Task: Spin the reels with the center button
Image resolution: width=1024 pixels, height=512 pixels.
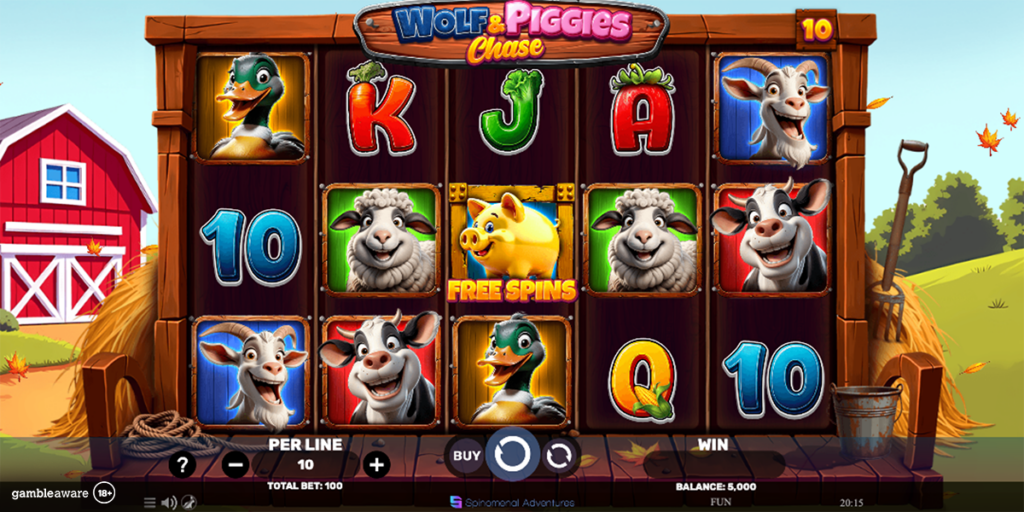Action: click(x=512, y=456)
